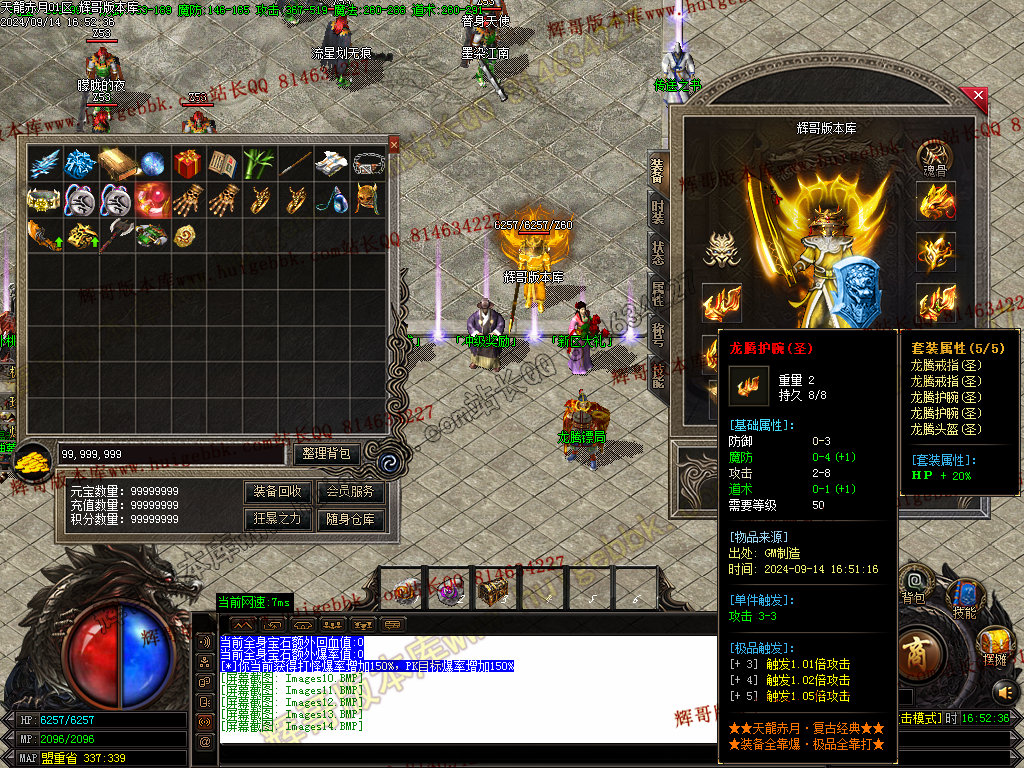Screen dimensions: 1024x768
Task: Close the character equipment panel
Action: 977,97
